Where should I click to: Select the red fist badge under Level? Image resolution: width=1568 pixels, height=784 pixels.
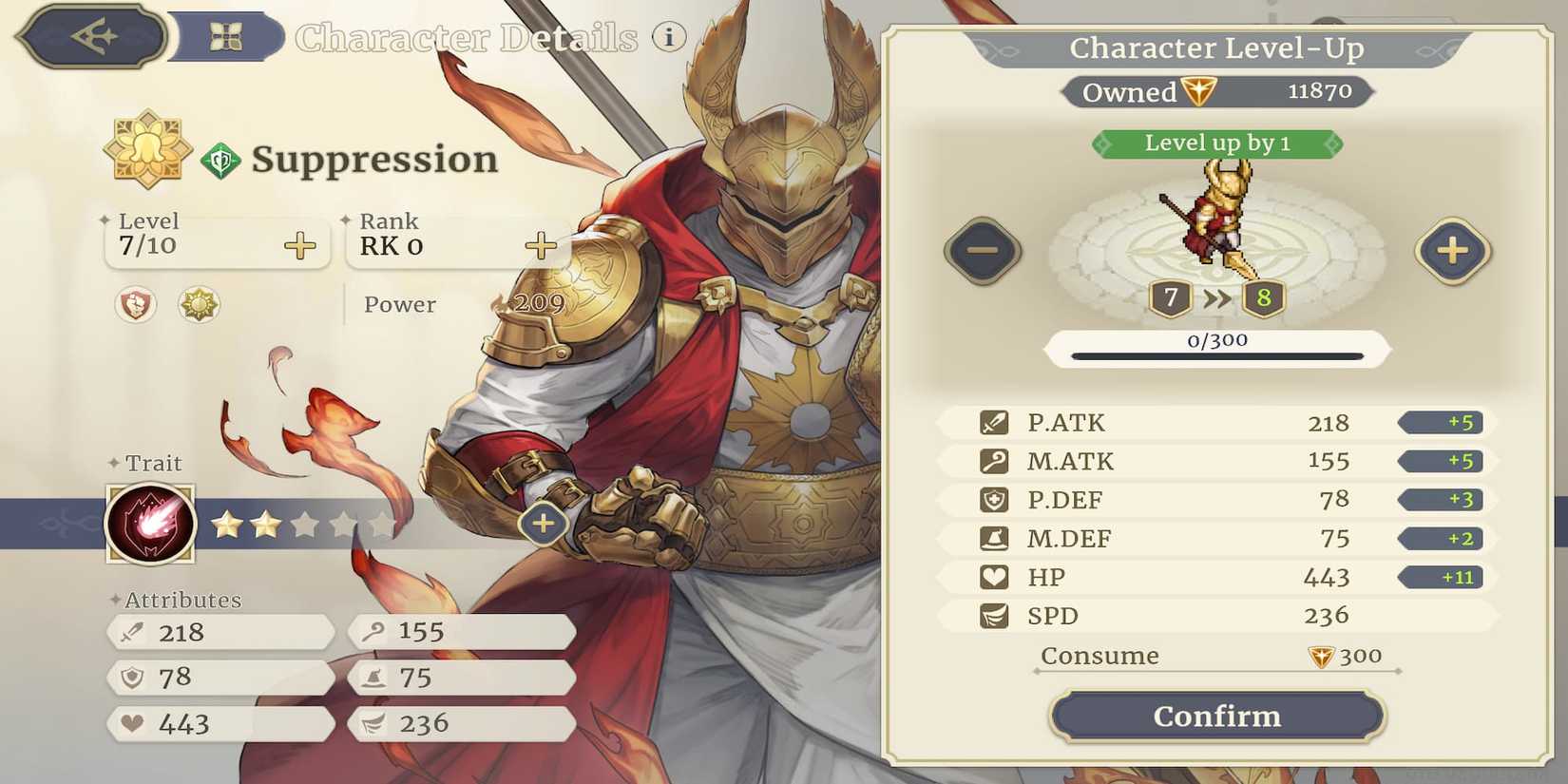pos(134,306)
